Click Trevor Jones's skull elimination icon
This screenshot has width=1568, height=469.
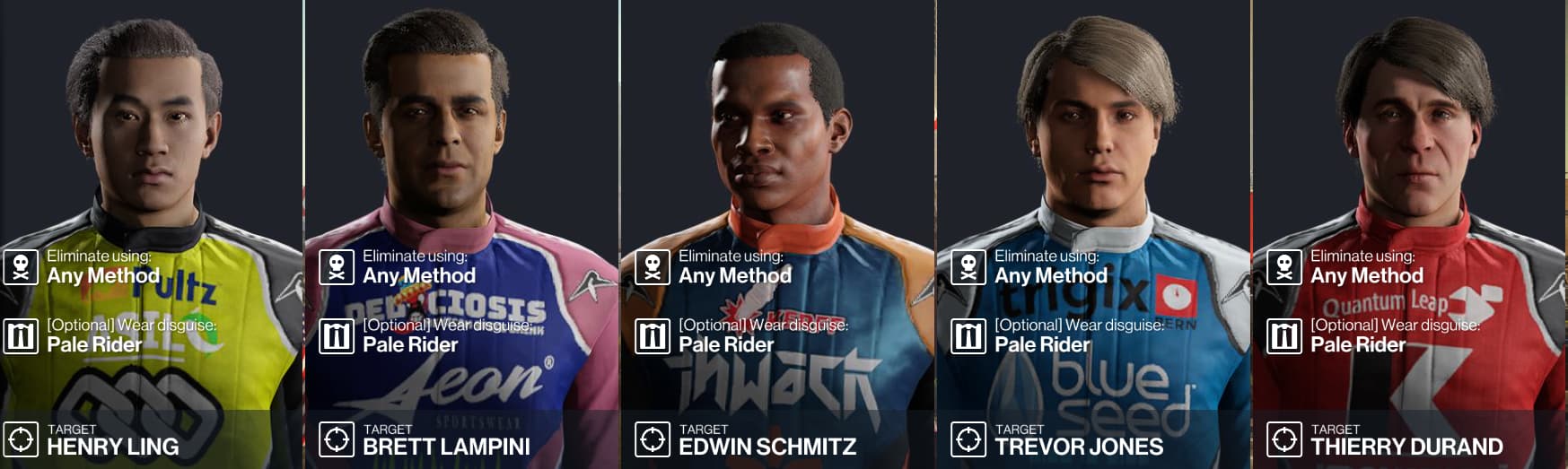[x=968, y=267]
